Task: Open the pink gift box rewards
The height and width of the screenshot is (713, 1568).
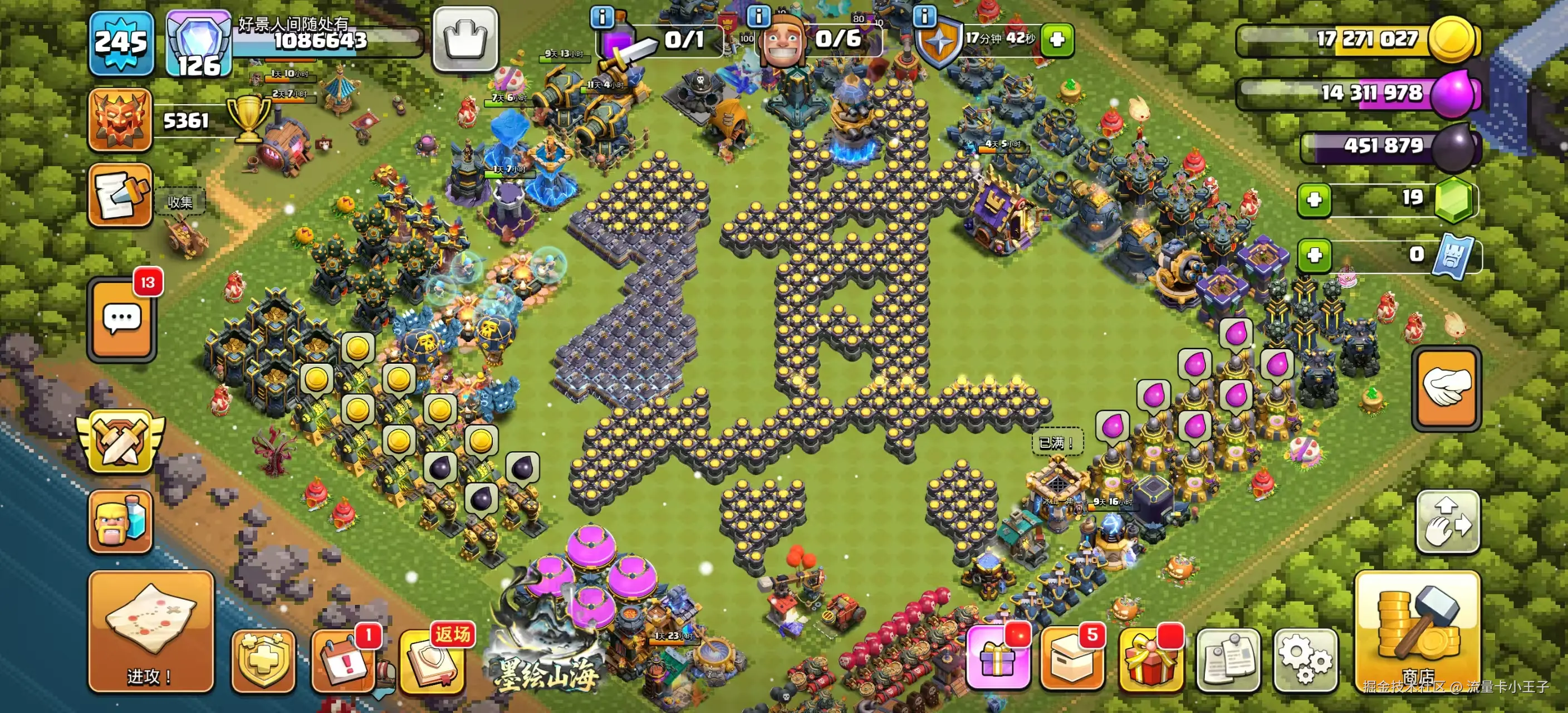Action: point(998,658)
